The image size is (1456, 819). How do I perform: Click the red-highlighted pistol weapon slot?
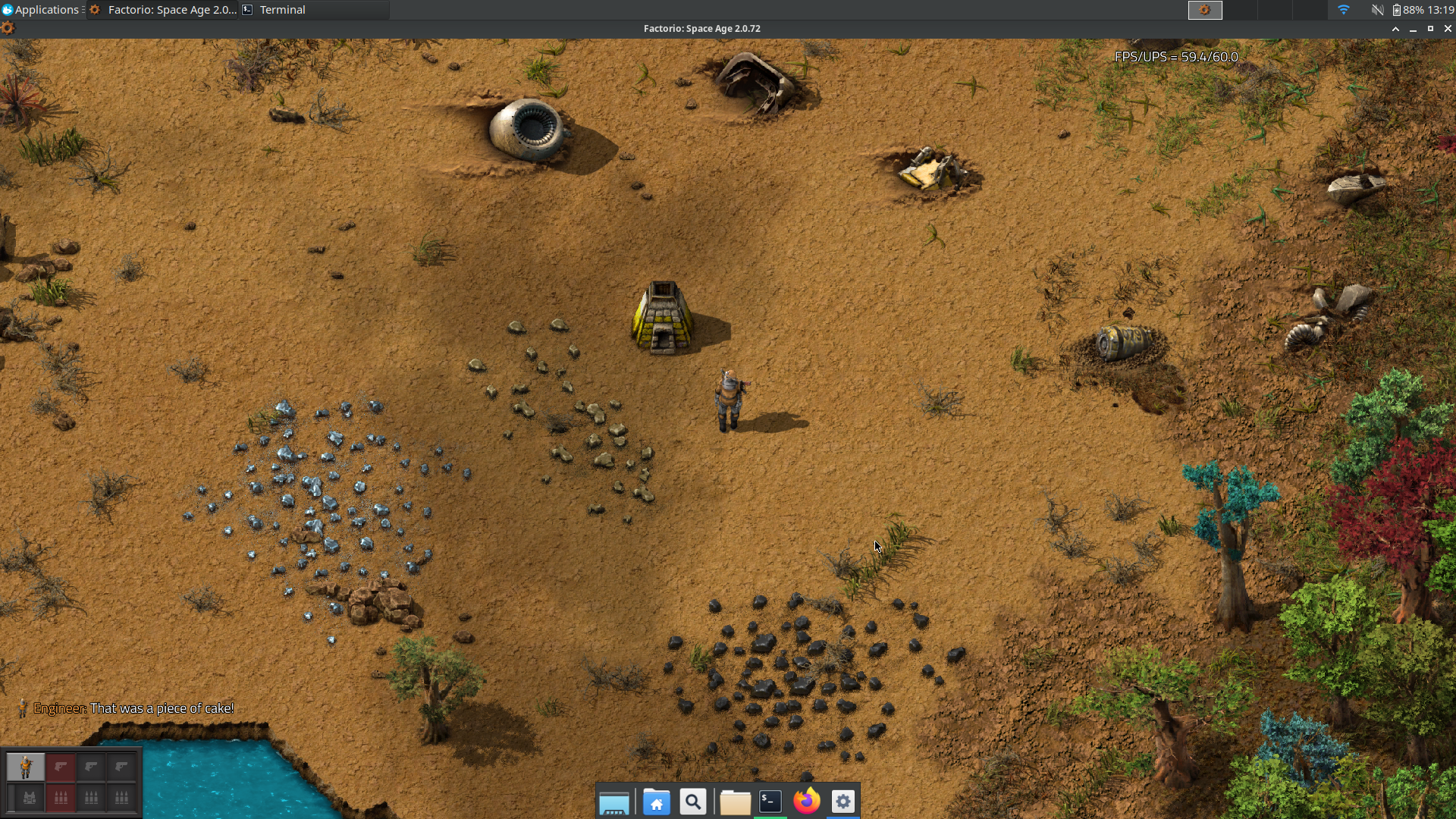tap(61, 767)
